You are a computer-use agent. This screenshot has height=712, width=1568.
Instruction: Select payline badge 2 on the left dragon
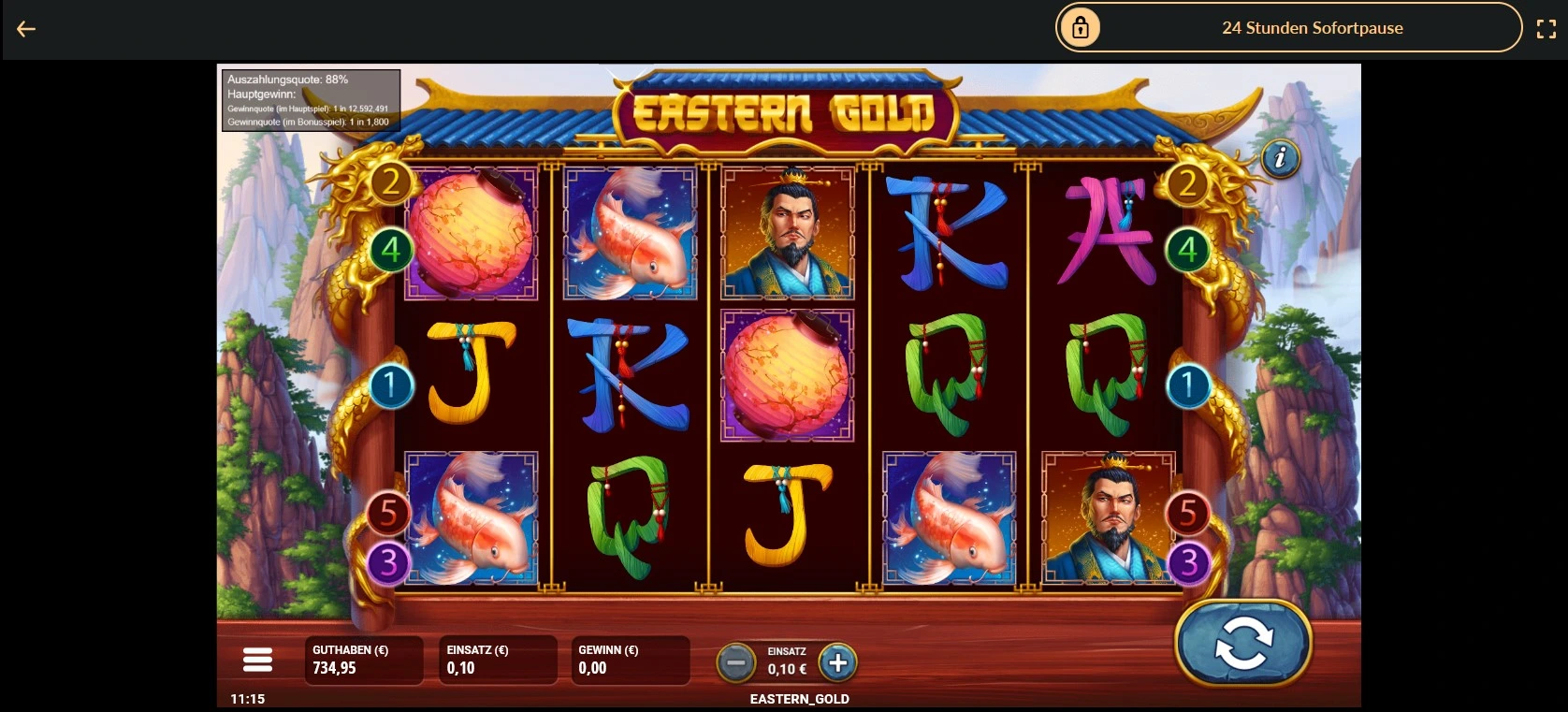390,182
